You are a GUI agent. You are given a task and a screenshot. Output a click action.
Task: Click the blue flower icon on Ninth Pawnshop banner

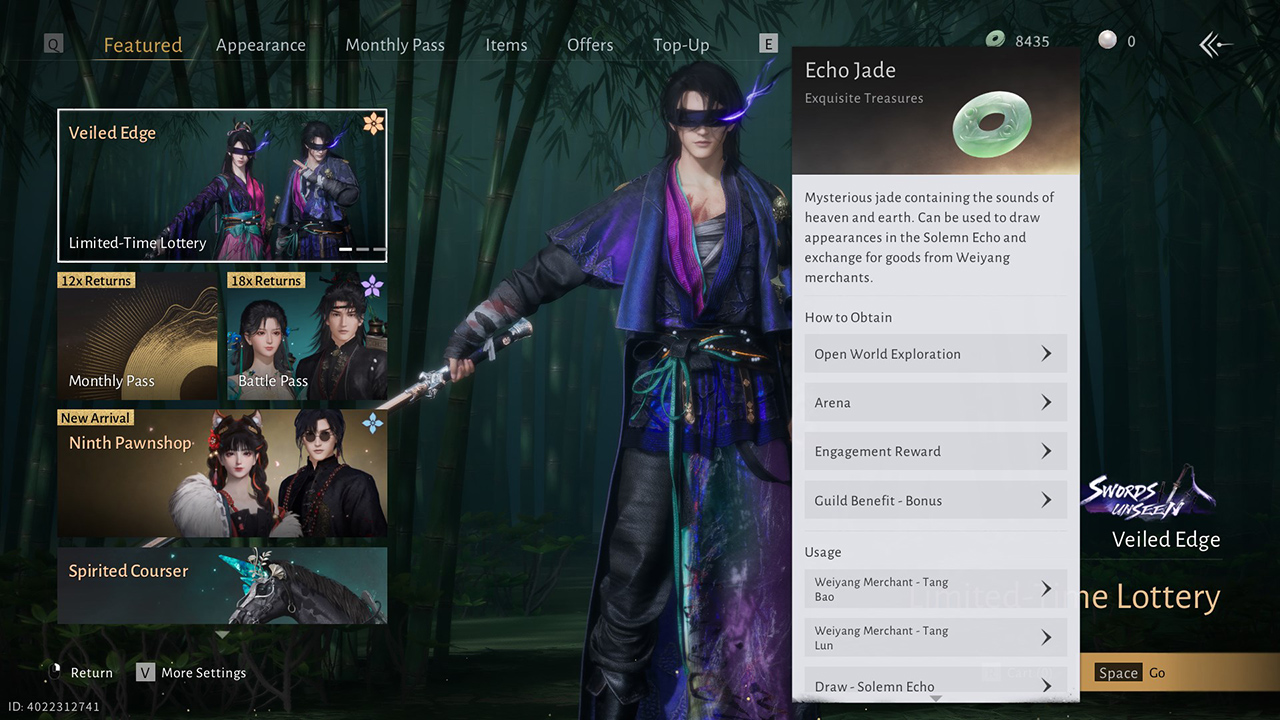coord(371,422)
